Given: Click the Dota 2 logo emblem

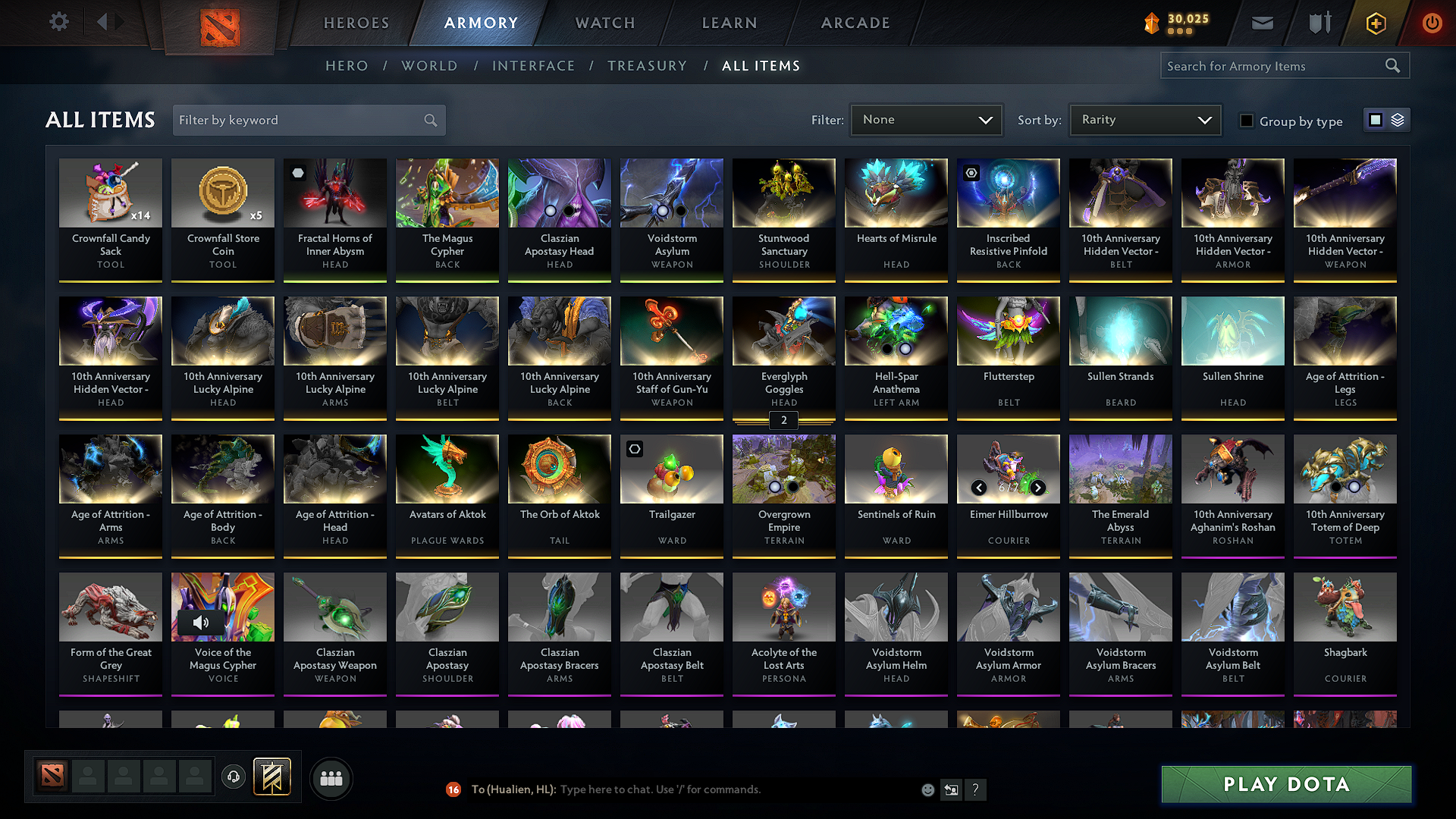Looking at the screenshot, I should (x=219, y=24).
